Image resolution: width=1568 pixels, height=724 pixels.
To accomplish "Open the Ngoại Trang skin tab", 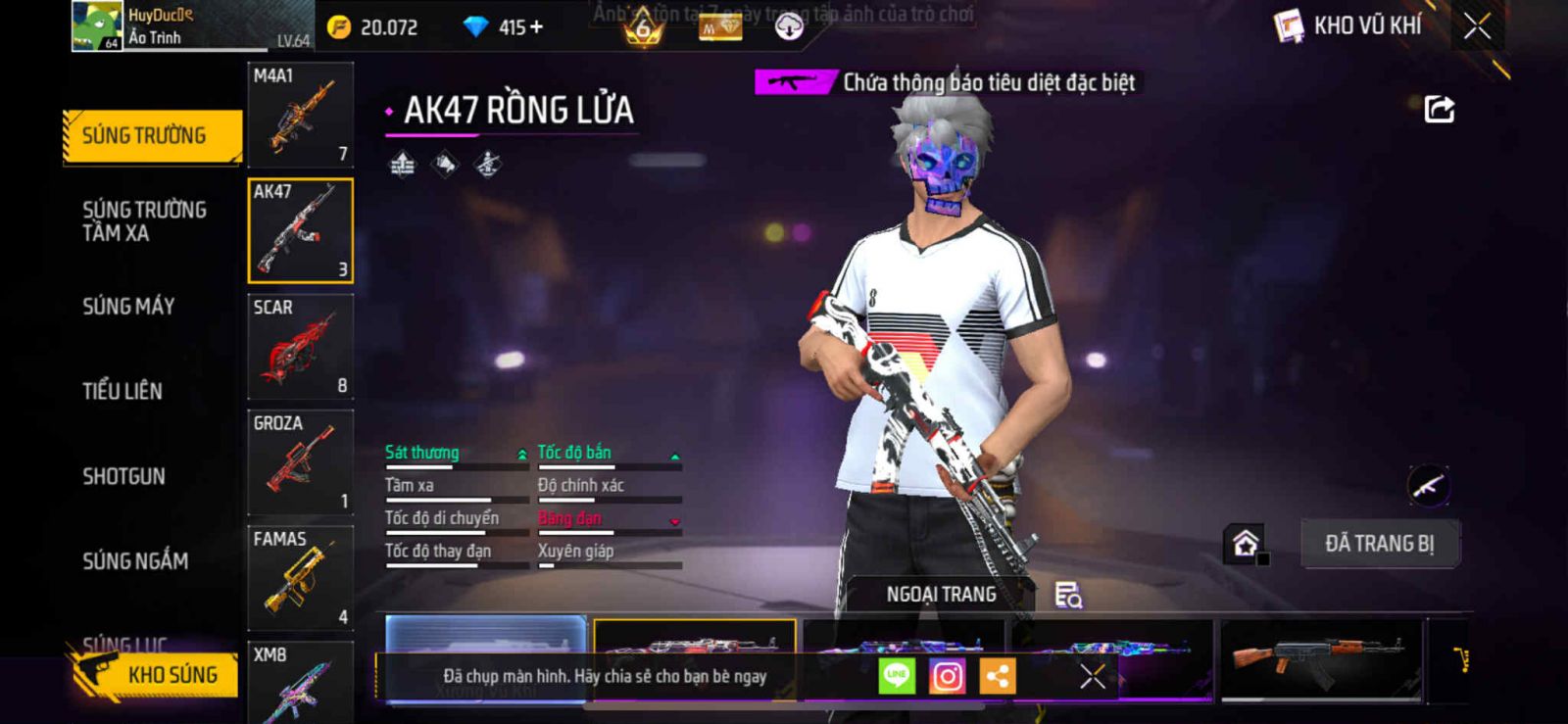I will (941, 595).
